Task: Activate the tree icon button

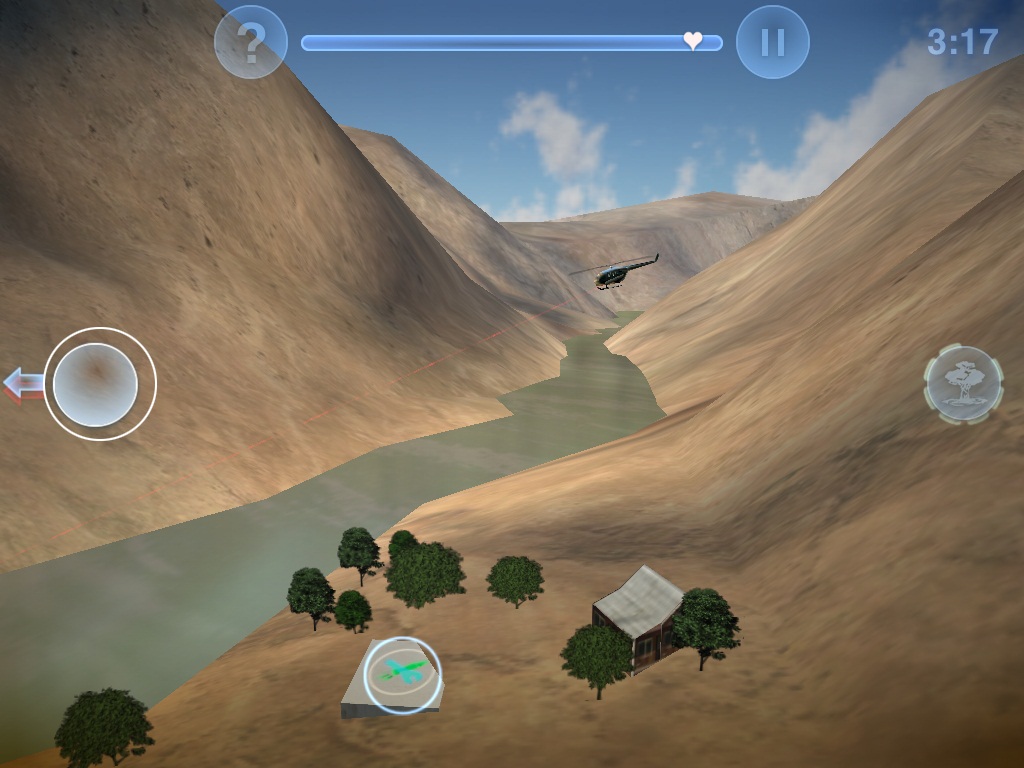Action: [x=963, y=382]
